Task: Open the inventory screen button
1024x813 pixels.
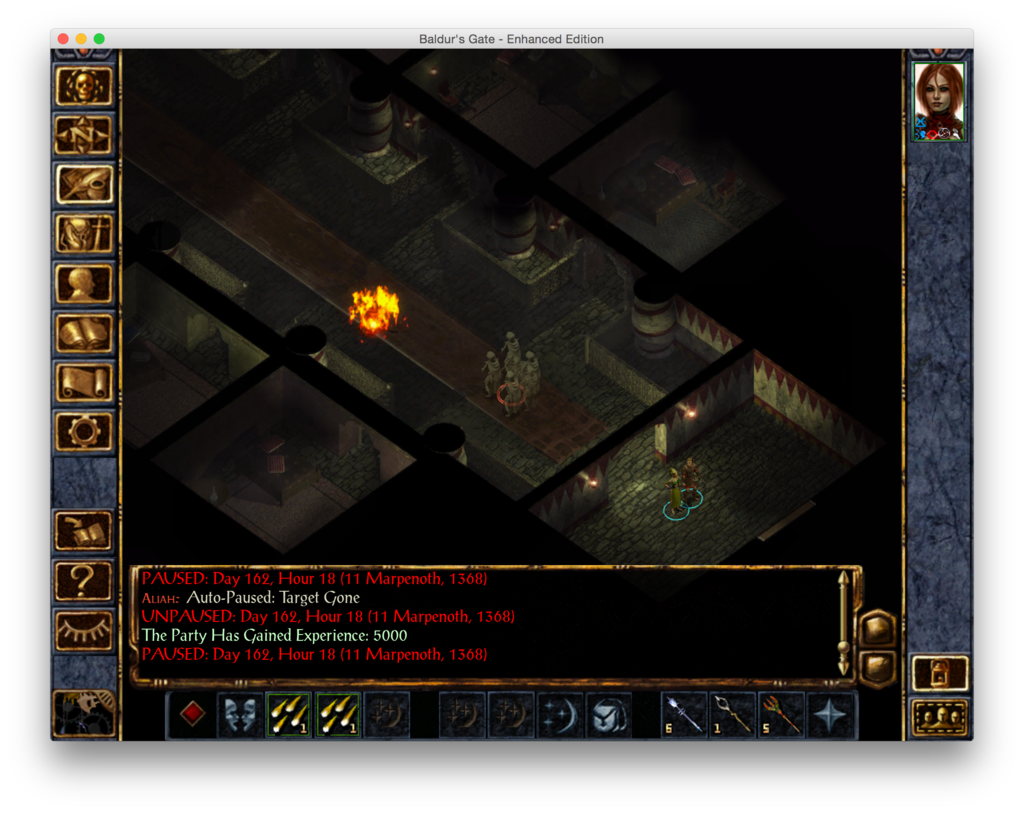Action: point(84,234)
